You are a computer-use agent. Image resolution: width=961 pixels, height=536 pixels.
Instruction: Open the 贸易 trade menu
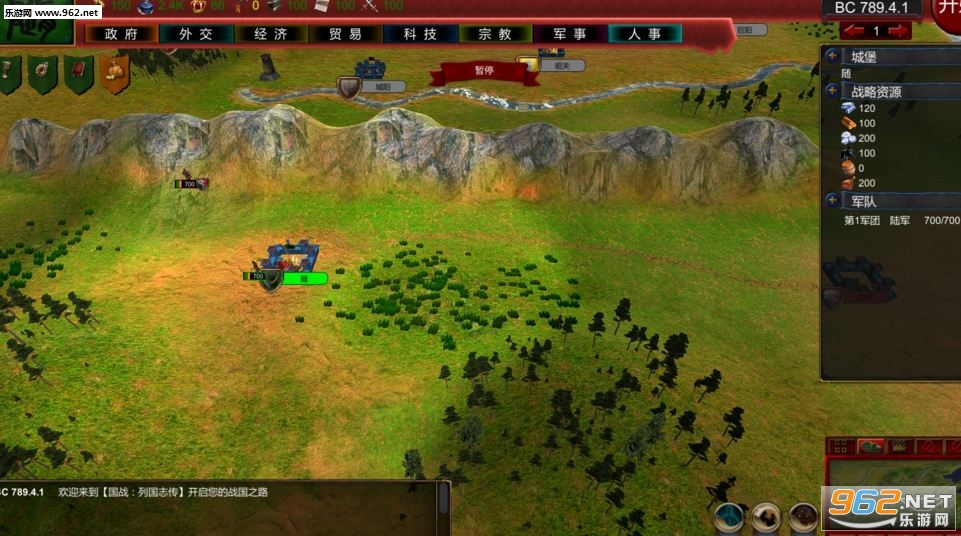tap(345, 33)
